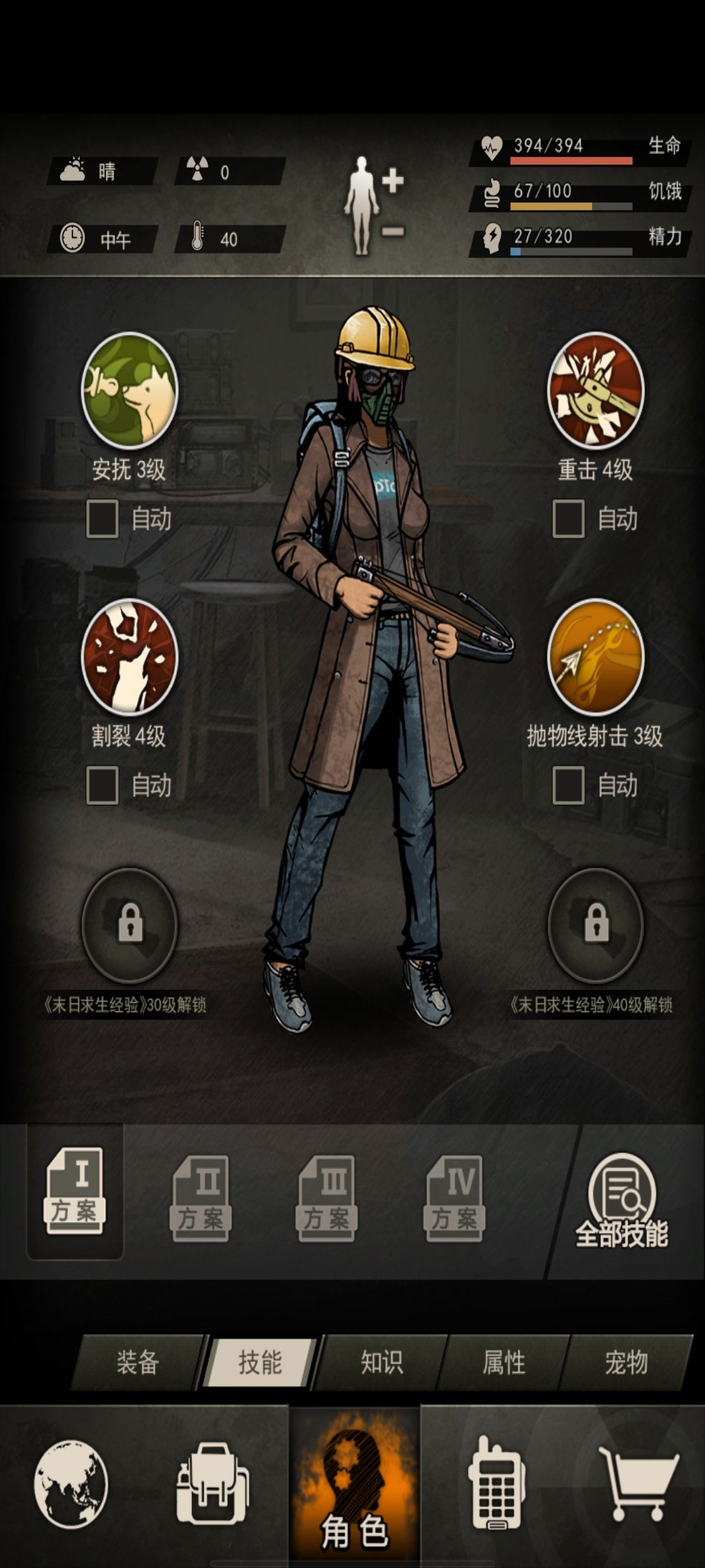This screenshot has height=1568, width=705.
Task: Tap the locked slot unlocking at level 30
Action: (129, 924)
